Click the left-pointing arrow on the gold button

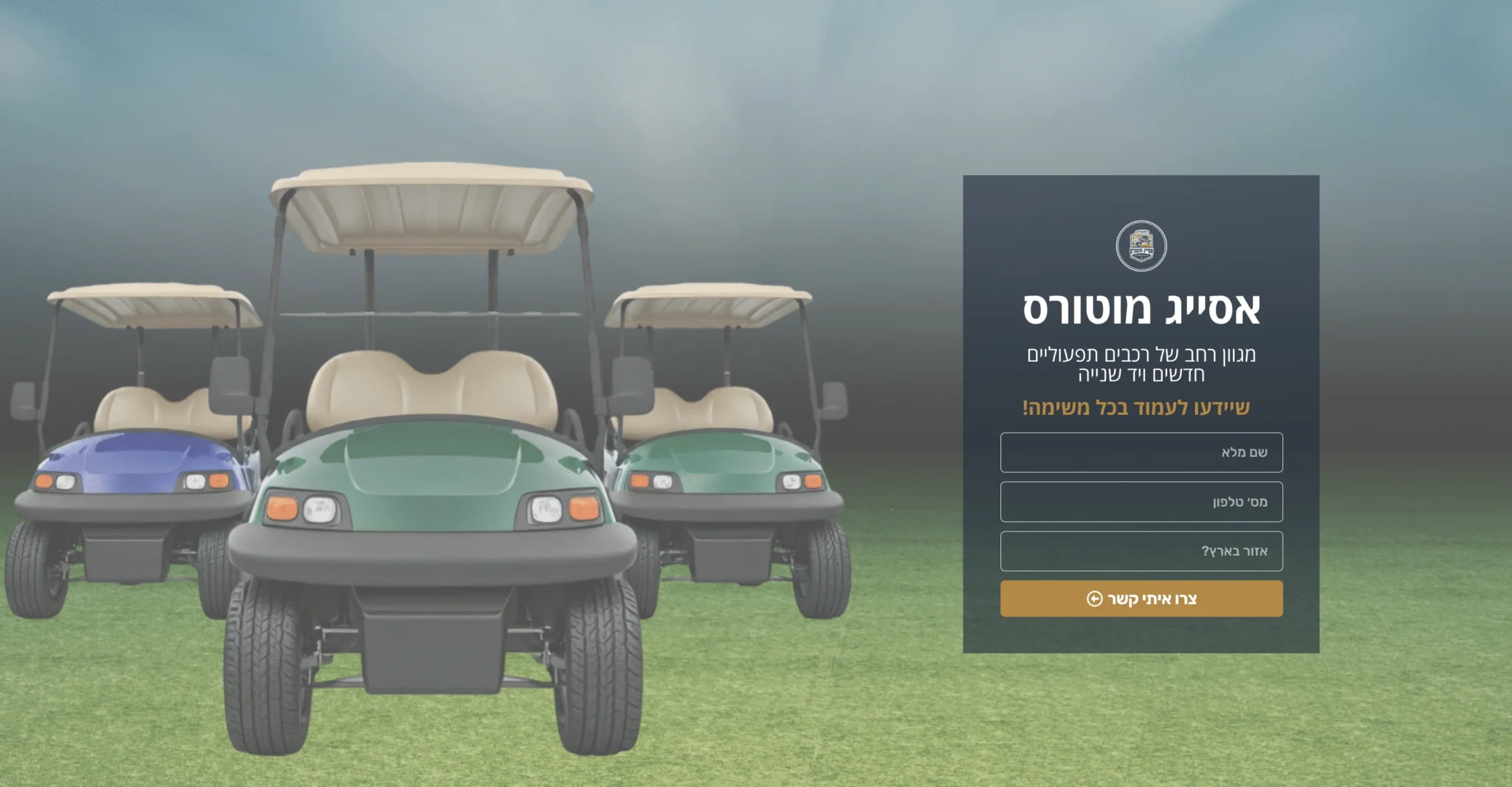point(1093,599)
